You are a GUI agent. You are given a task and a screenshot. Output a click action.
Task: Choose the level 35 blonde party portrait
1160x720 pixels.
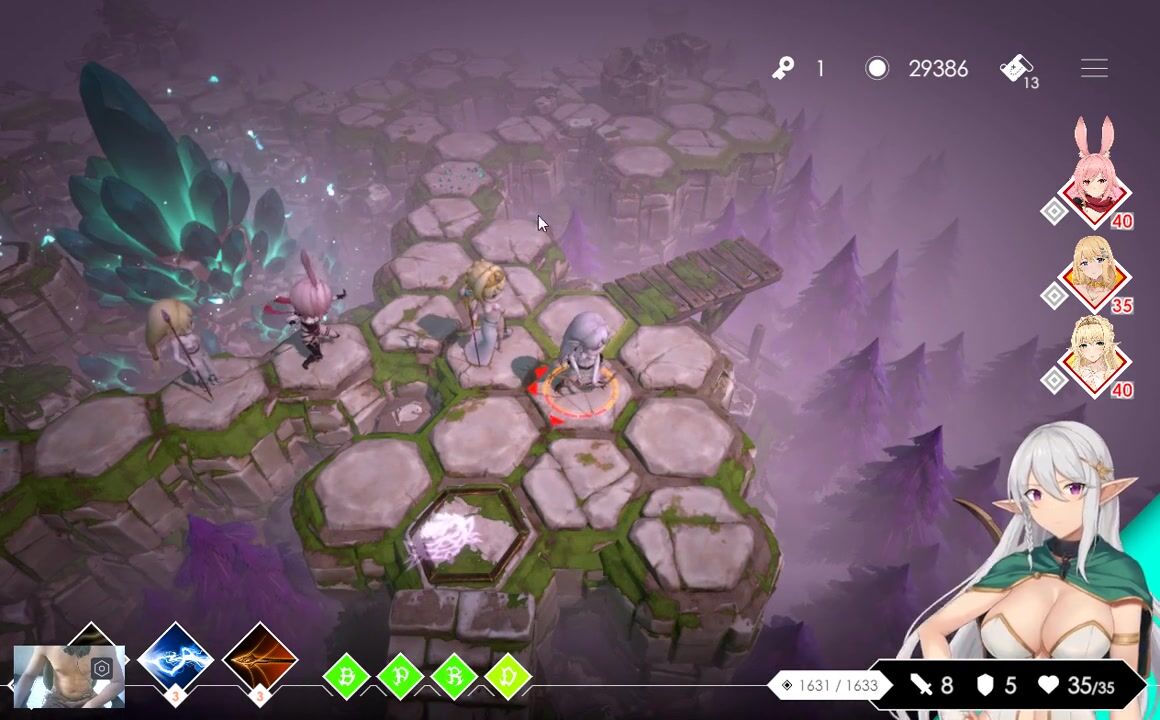click(x=1094, y=275)
